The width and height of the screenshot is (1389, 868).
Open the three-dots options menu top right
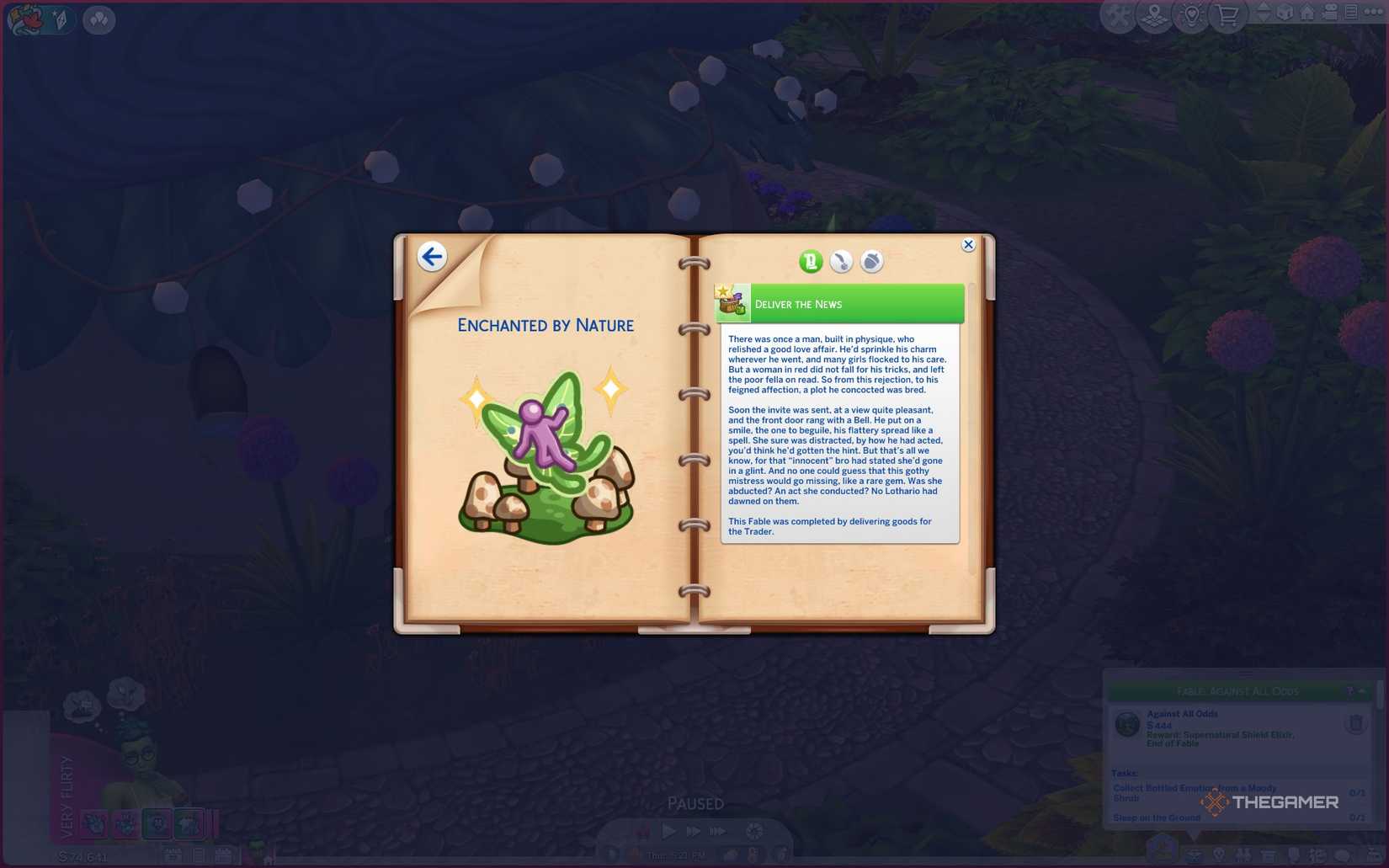(1375, 13)
